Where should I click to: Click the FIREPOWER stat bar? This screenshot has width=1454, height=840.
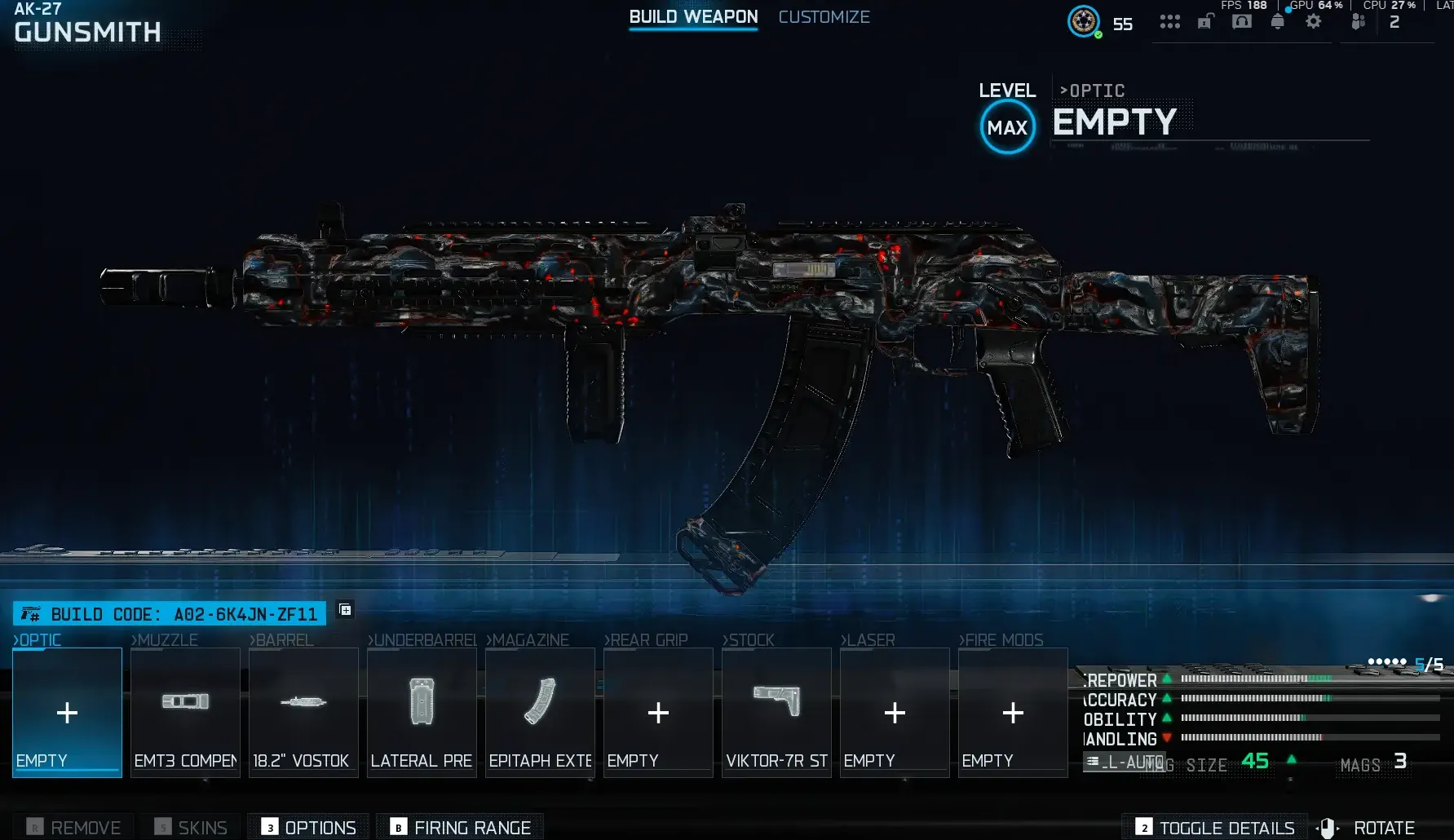(x=1256, y=680)
